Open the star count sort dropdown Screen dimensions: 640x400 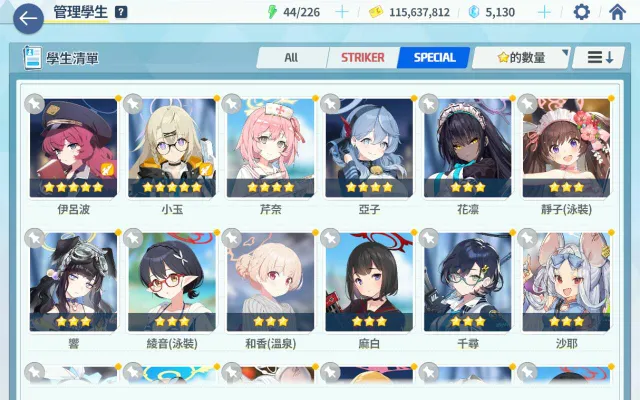[x=520, y=57]
